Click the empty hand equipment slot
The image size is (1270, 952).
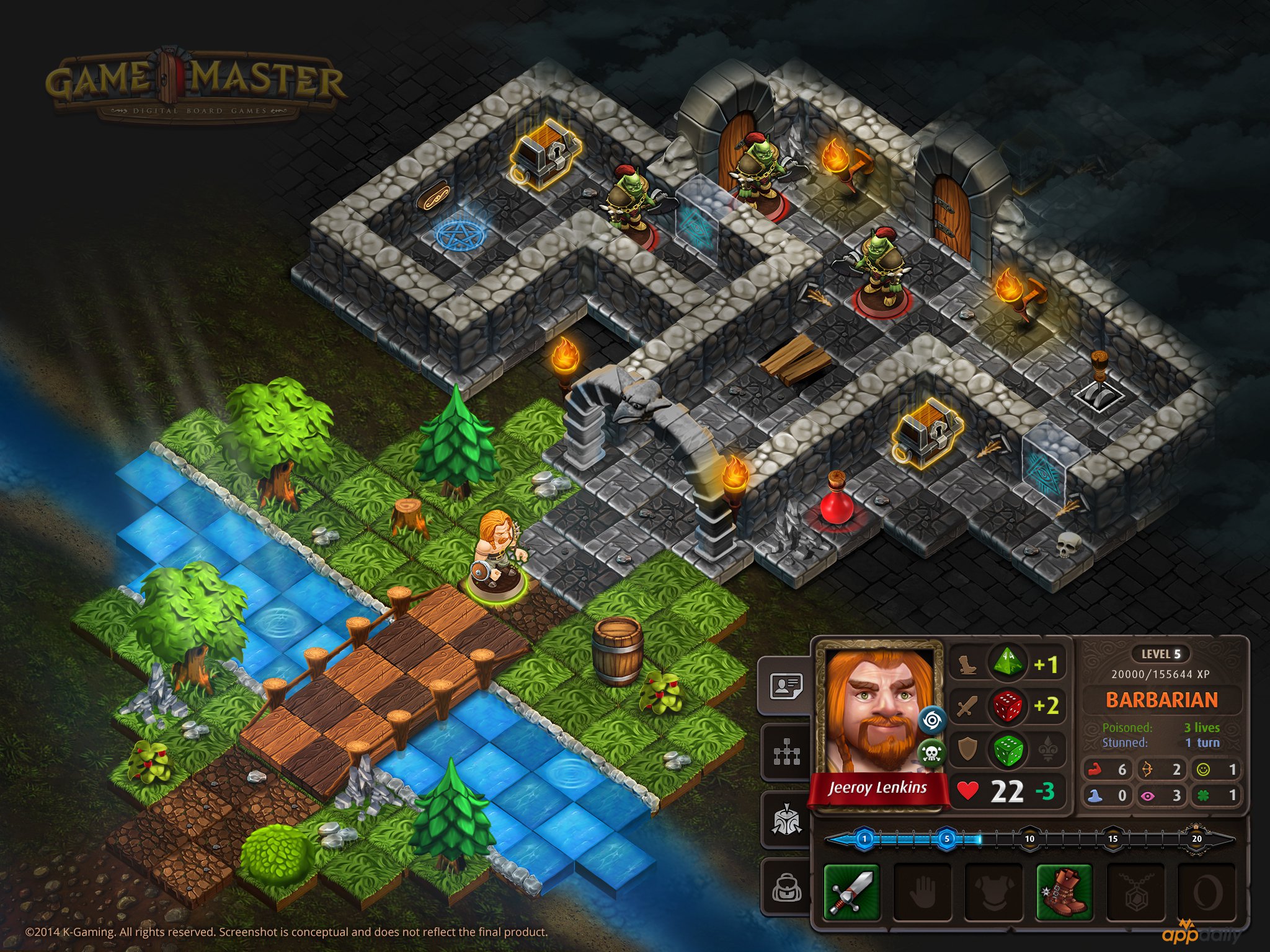tap(922, 892)
